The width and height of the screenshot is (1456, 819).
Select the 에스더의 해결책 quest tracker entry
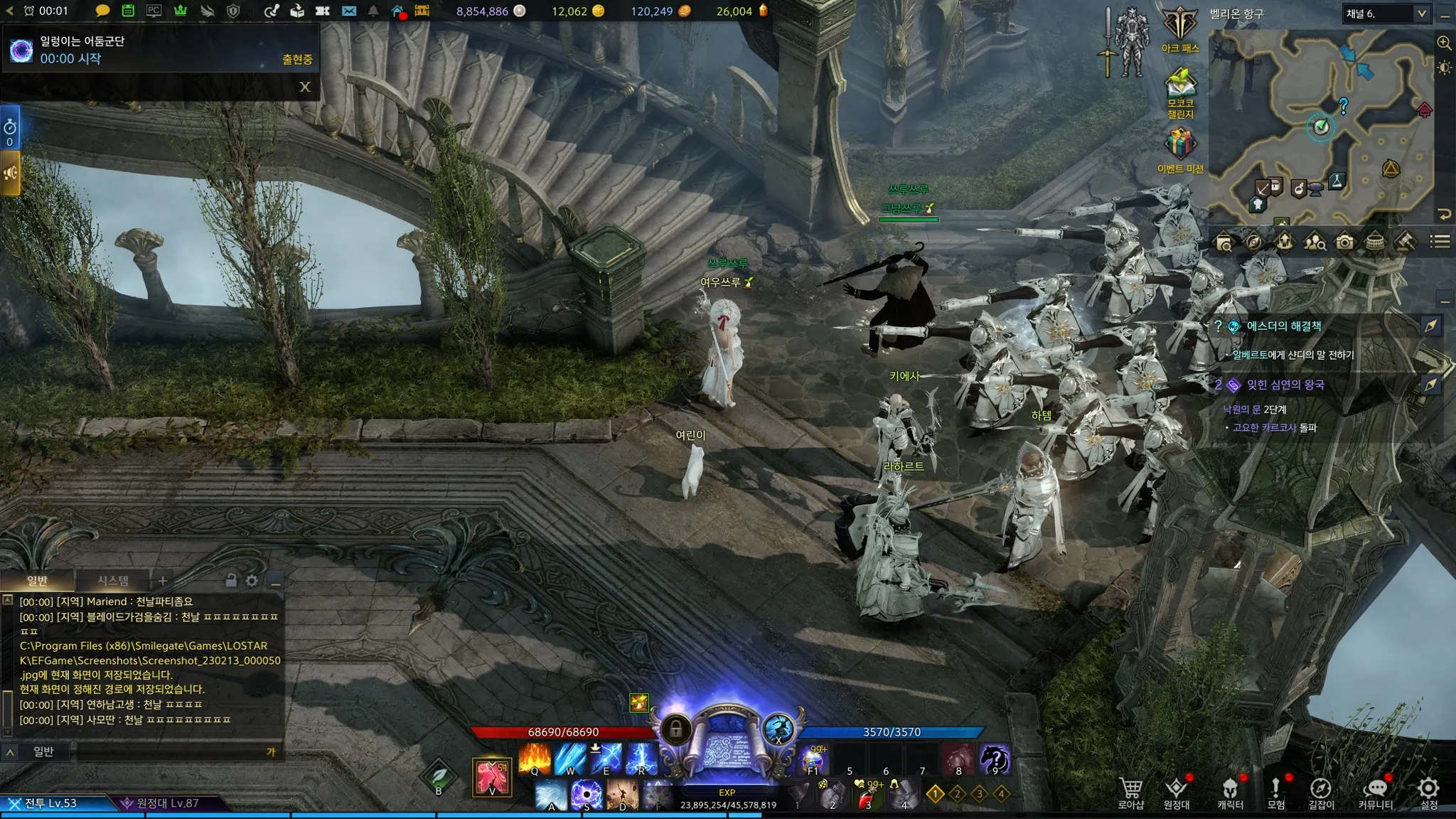click(1284, 326)
